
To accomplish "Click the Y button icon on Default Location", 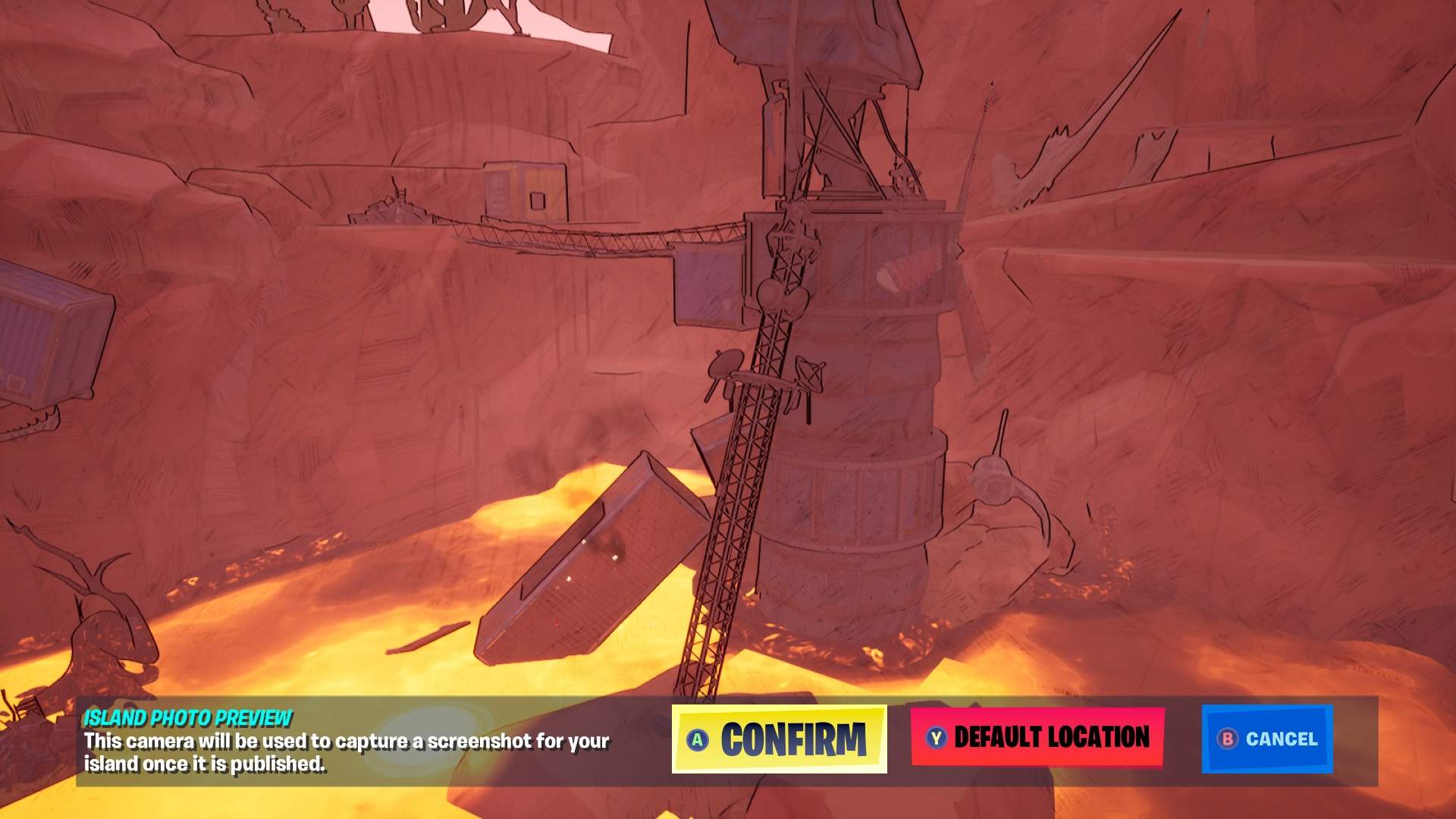I will (934, 735).
